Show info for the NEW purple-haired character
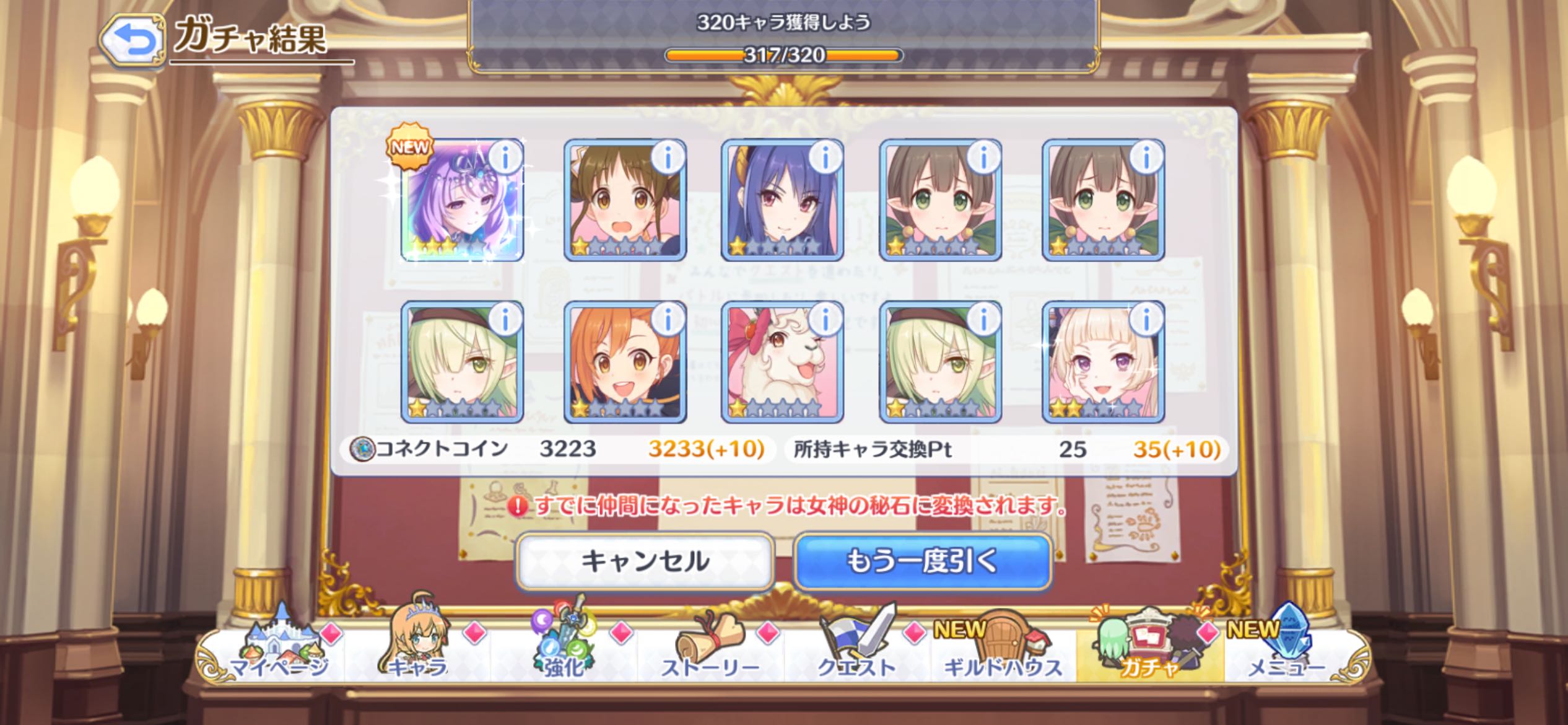The width and height of the screenshot is (1568, 725). (x=505, y=159)
